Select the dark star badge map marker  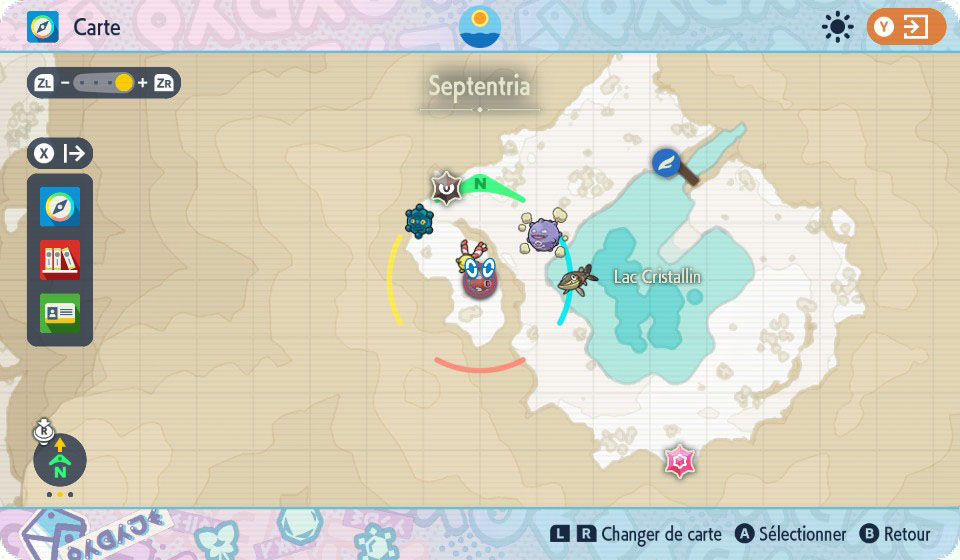445,187
